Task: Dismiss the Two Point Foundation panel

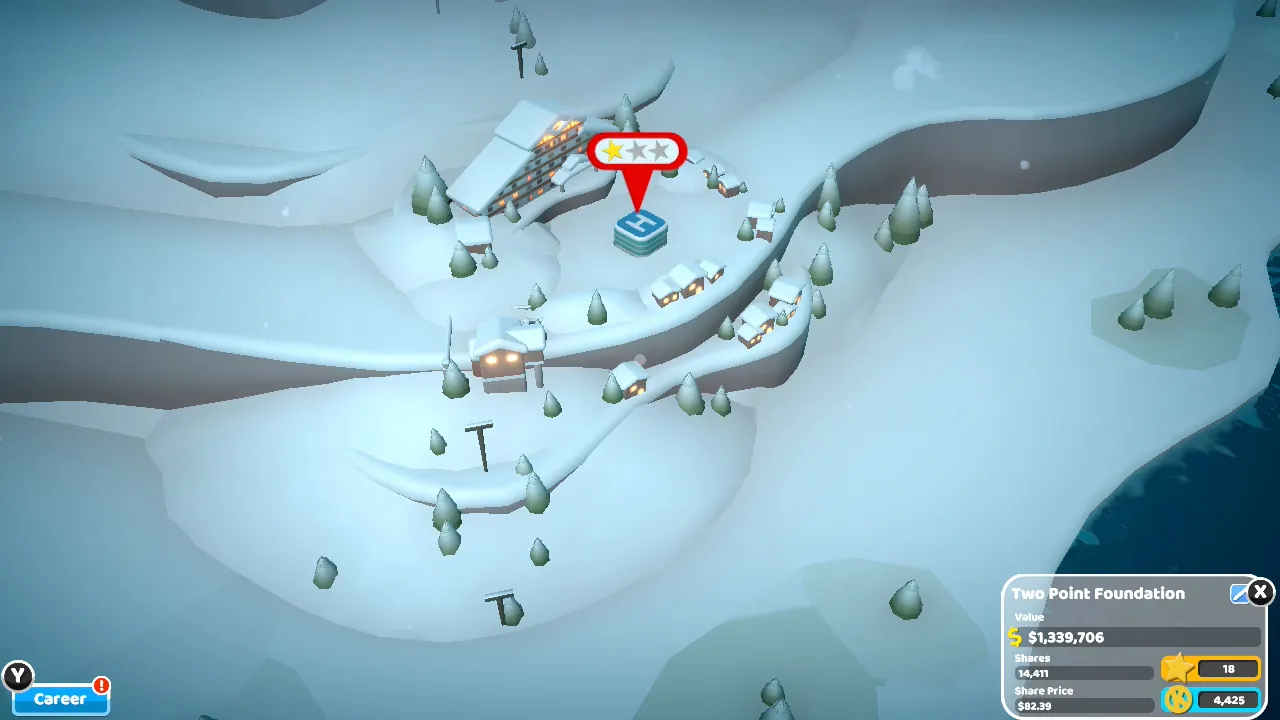Action: coord(1260,593)
